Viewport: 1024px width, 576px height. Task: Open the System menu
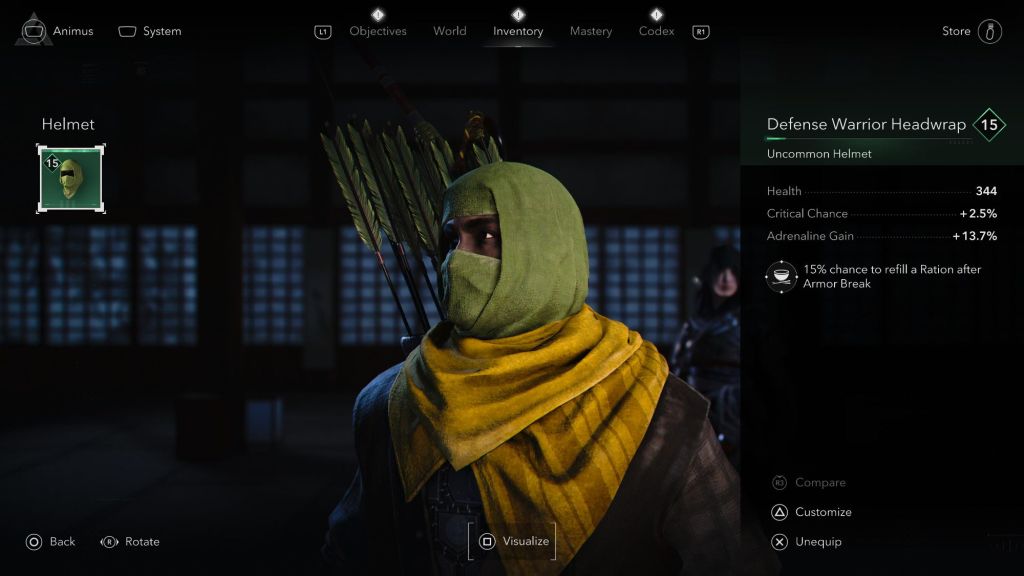tap(150, 31)
